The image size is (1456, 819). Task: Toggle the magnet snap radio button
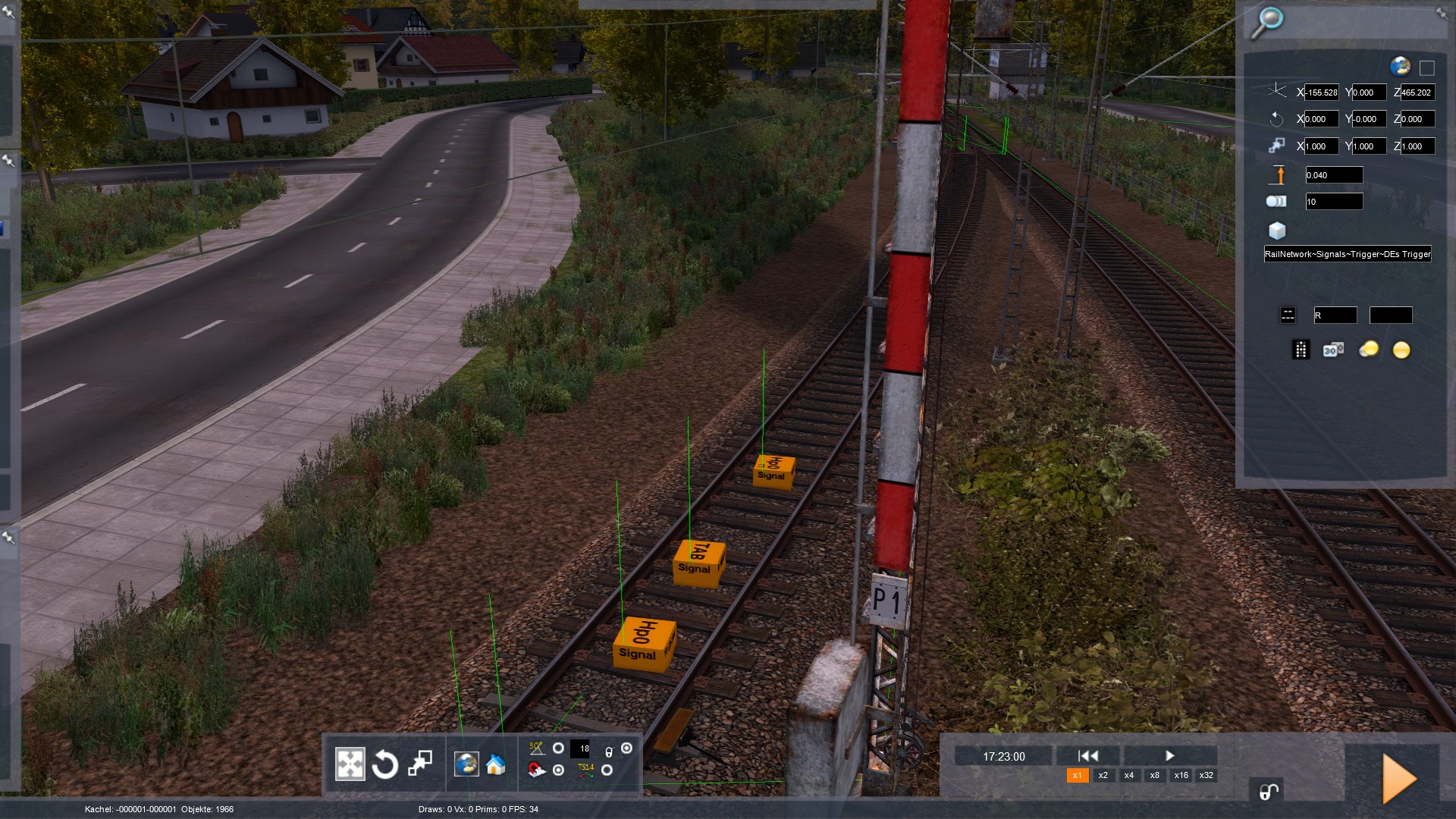pyautogui.click(x=559, y=770)
